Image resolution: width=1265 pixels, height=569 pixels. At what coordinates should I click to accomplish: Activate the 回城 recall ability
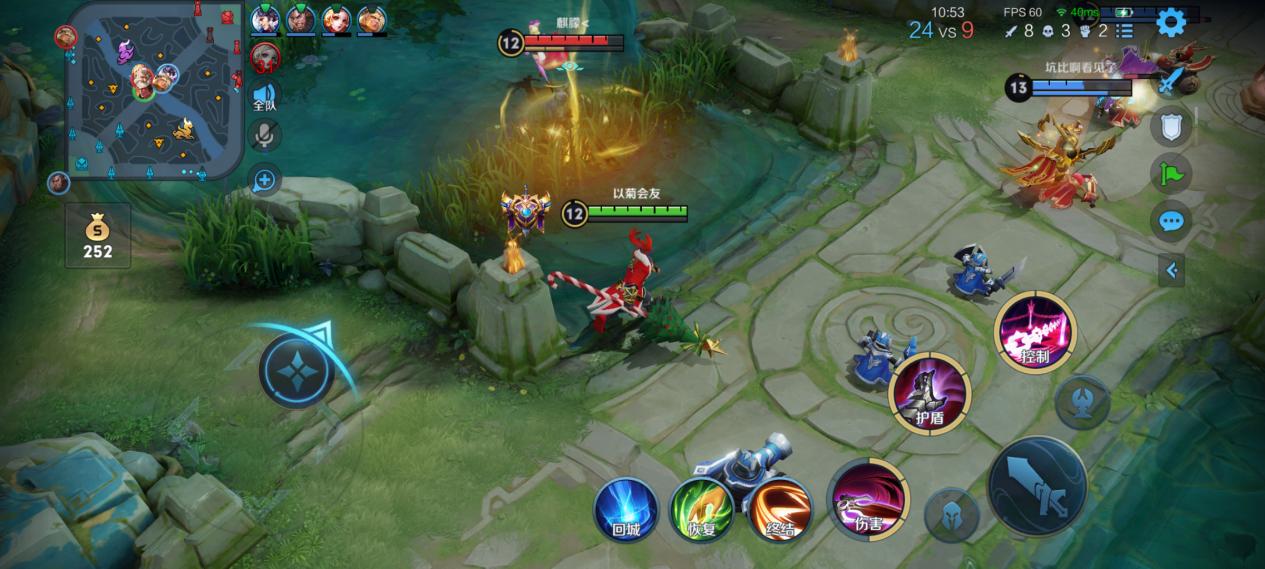click(626, 510)
